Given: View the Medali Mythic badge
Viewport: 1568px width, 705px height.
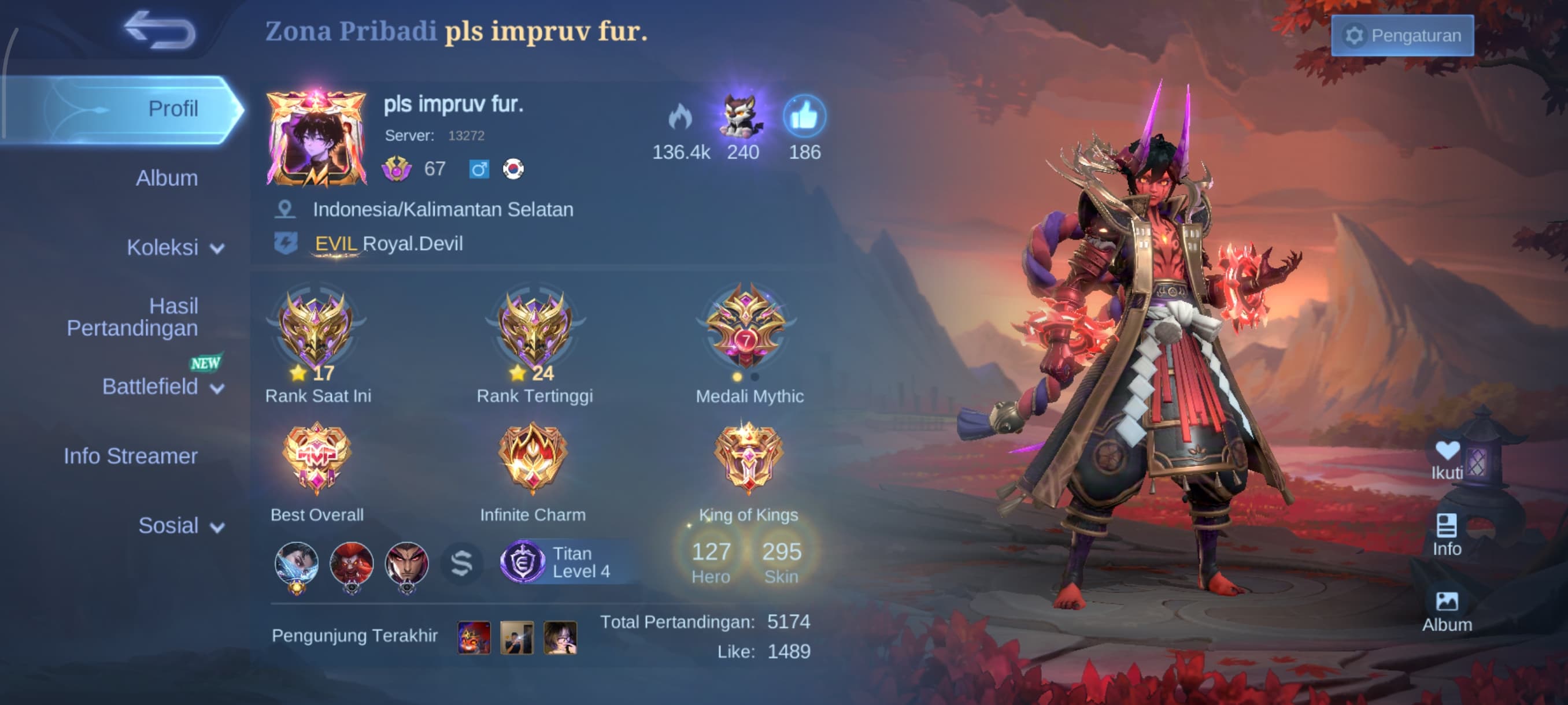Looking at the screenshot, I should pos(748,329).
